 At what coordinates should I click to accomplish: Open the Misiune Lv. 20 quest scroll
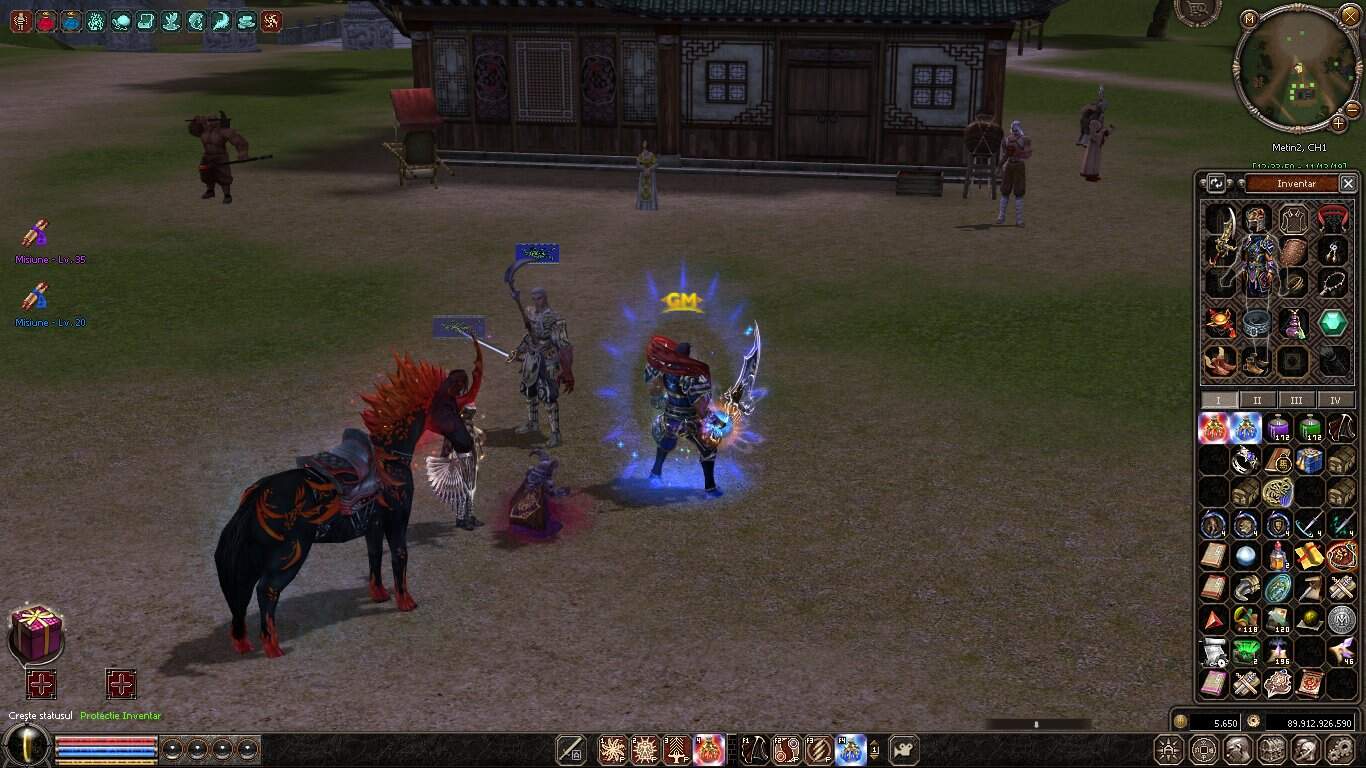(x=36, y=297)
